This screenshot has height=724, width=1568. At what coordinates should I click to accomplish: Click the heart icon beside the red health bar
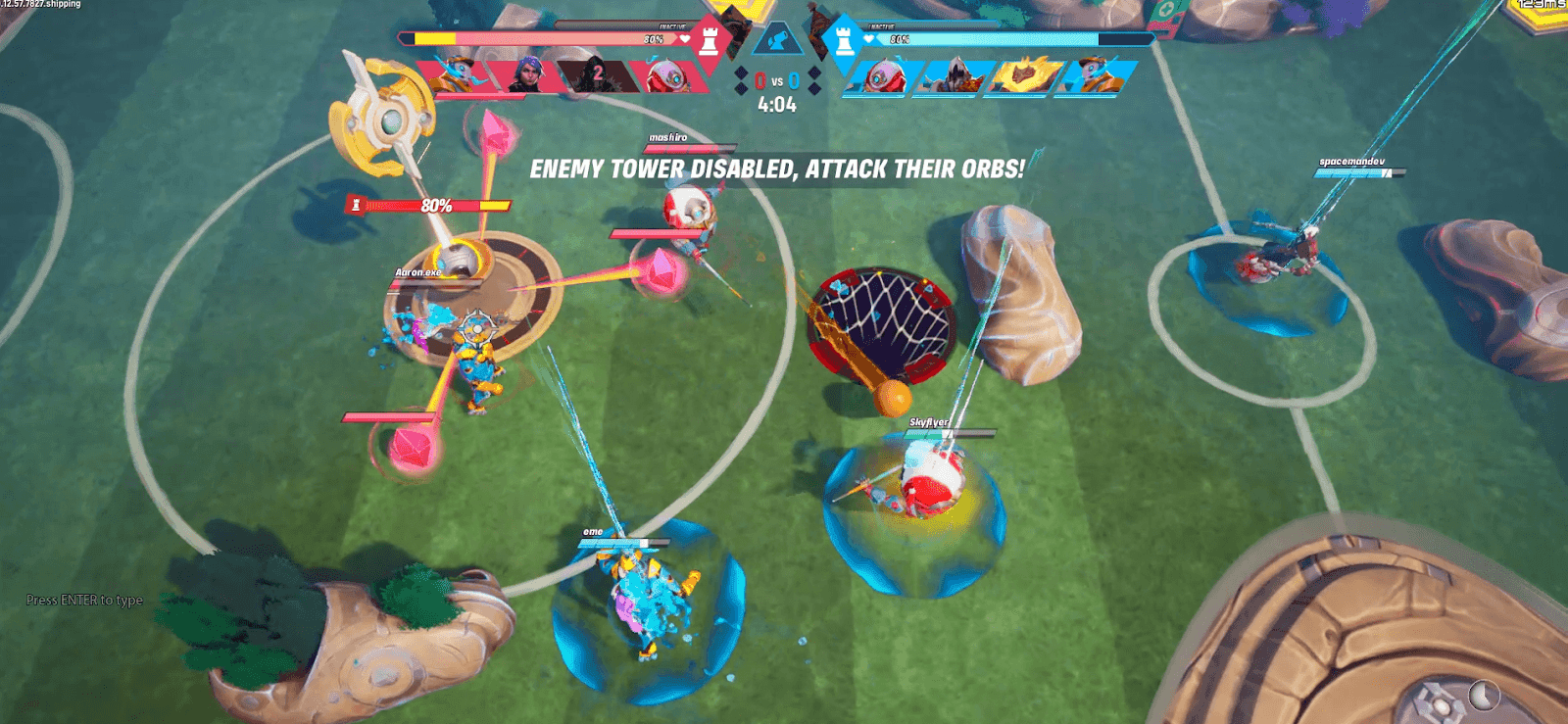(x=684, y=38)
